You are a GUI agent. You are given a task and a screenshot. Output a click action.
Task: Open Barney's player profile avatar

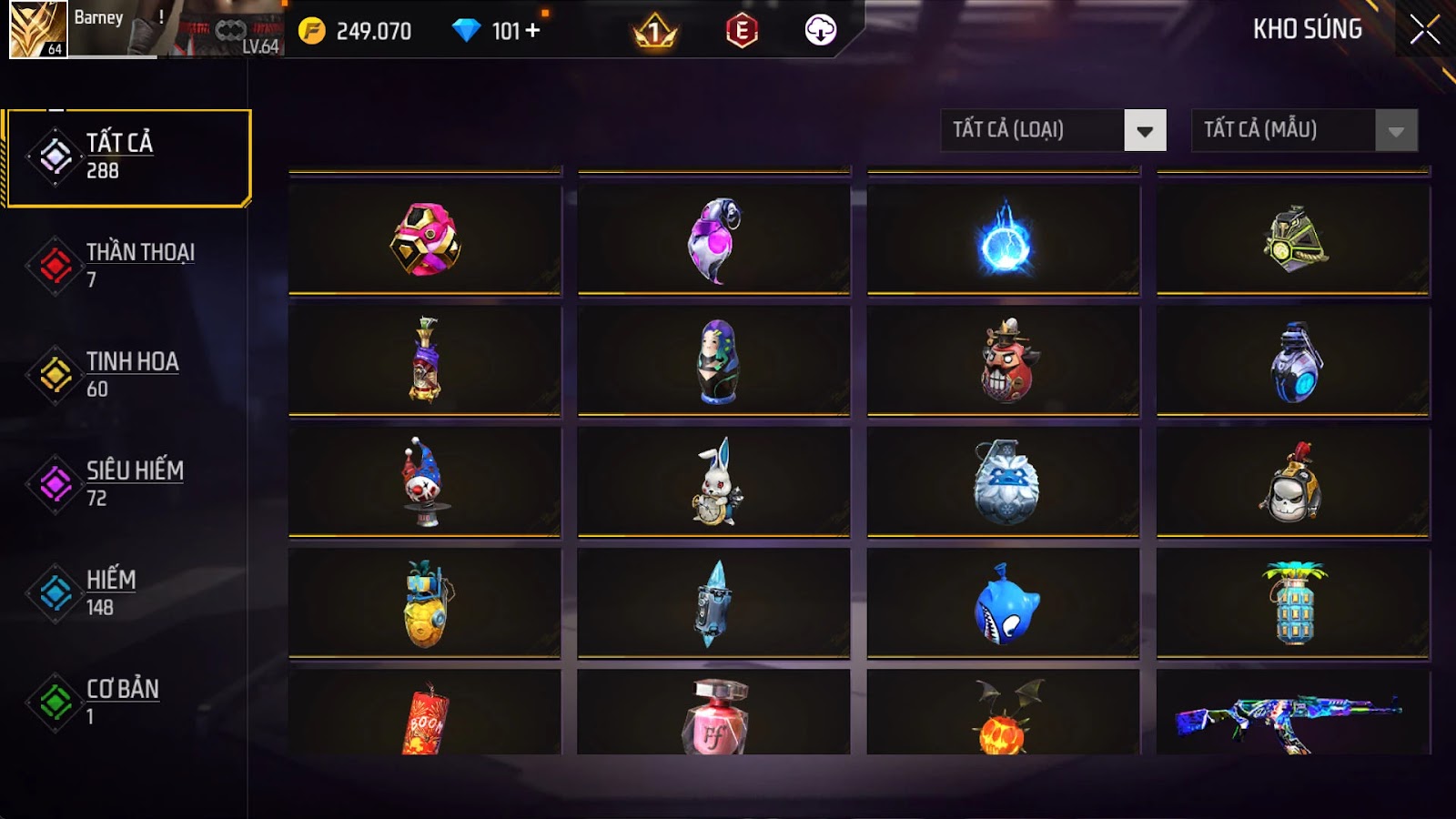37,29
